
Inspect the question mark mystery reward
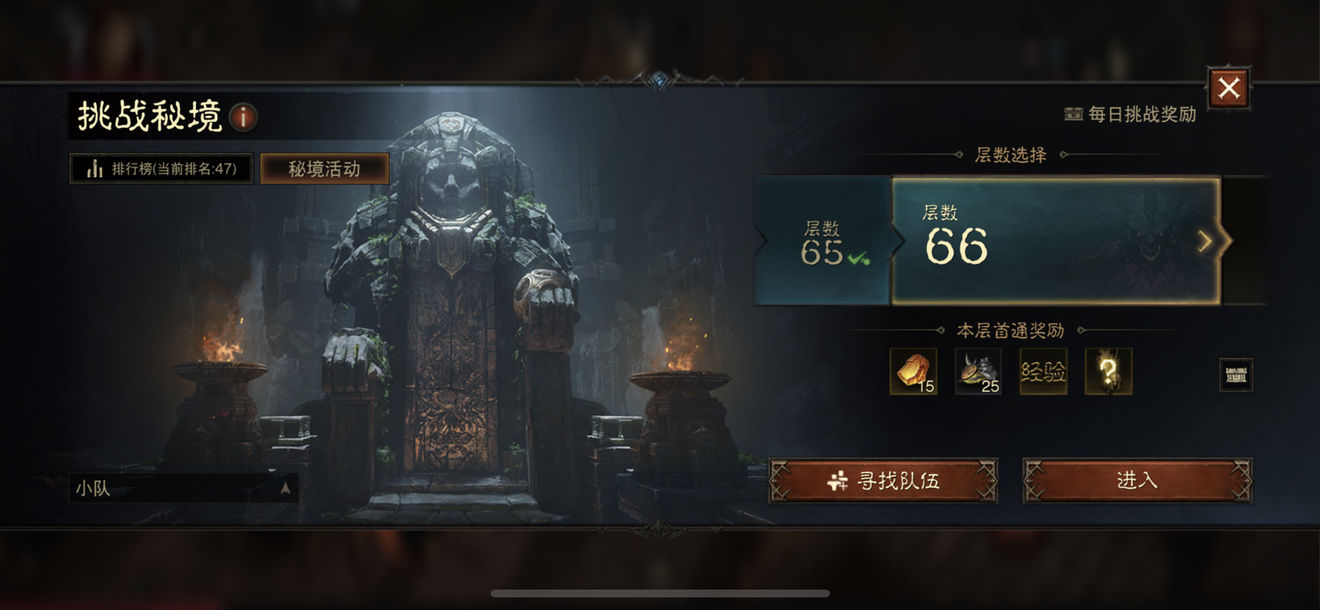(1108, 371)
